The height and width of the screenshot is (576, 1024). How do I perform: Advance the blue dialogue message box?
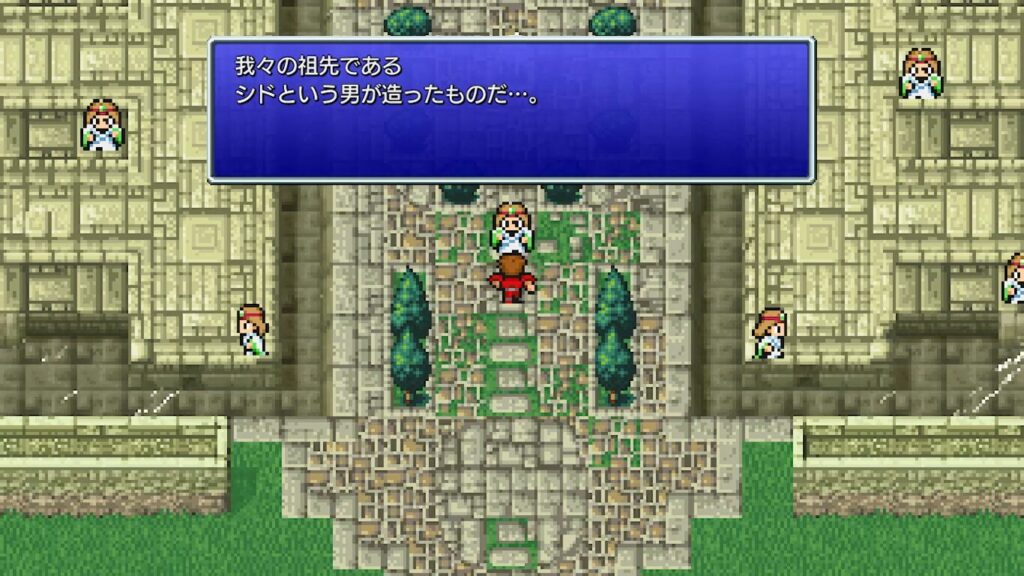pos(511,110)
